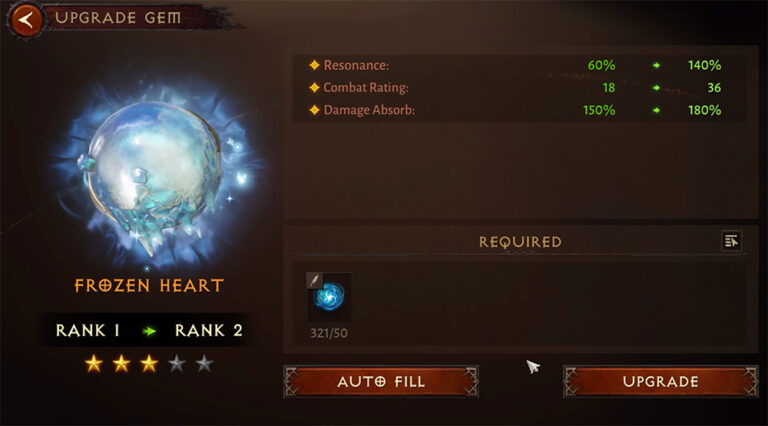Go back from Upgrade Gem screen
This screenshot has height=426, width=768.
pyautogui.click(x=29, y=17)
